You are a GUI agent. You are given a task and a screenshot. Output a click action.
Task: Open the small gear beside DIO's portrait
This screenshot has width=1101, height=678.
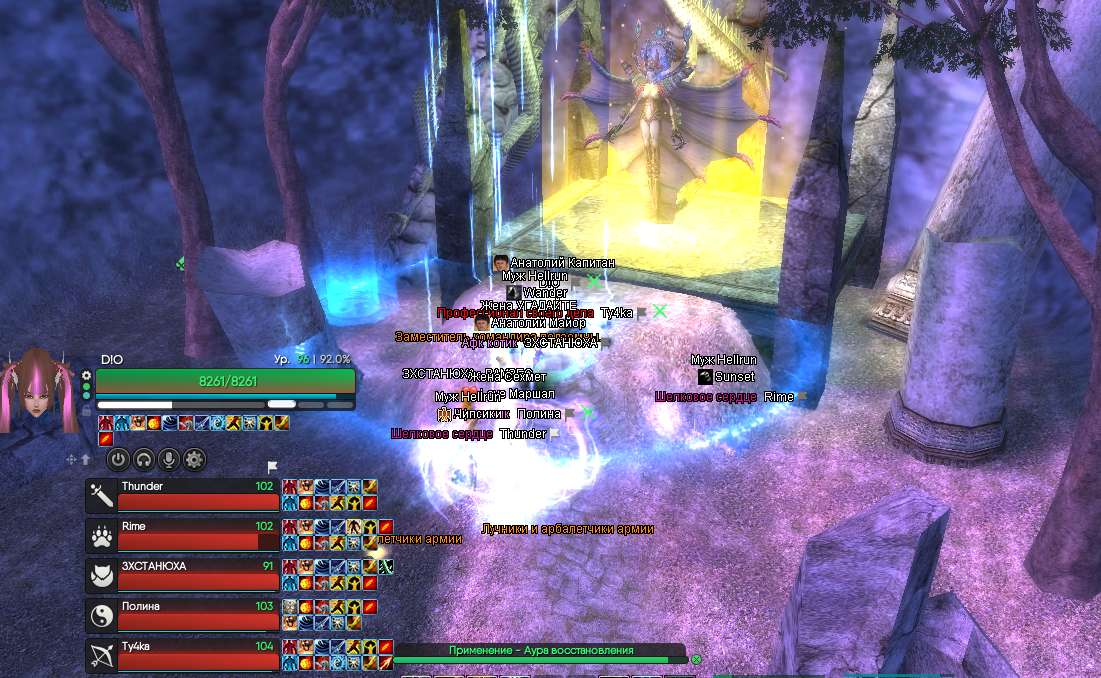coord(87,377)
